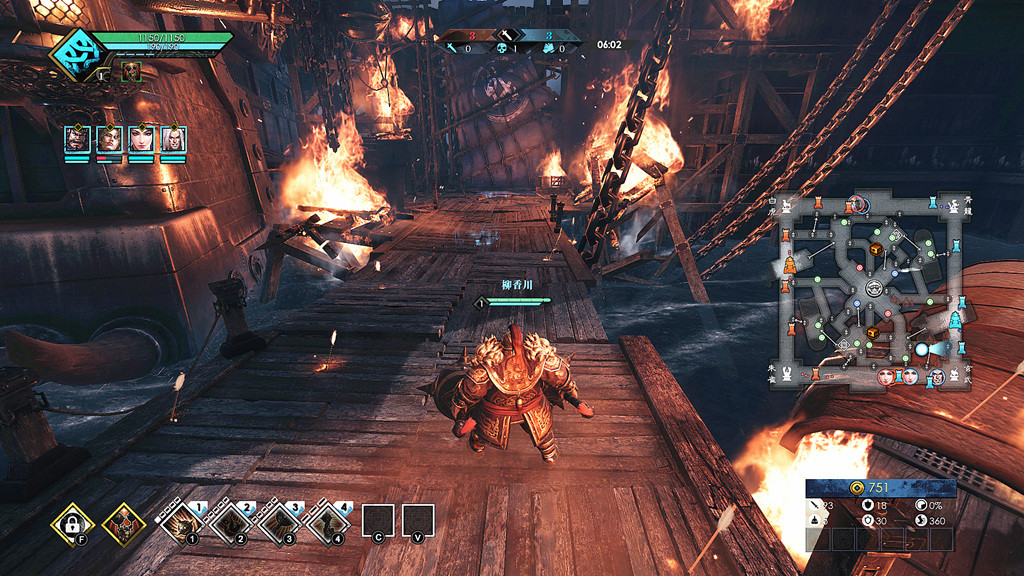
Task: Select the eyepatch teammate portrait
Action: (109, 138)
